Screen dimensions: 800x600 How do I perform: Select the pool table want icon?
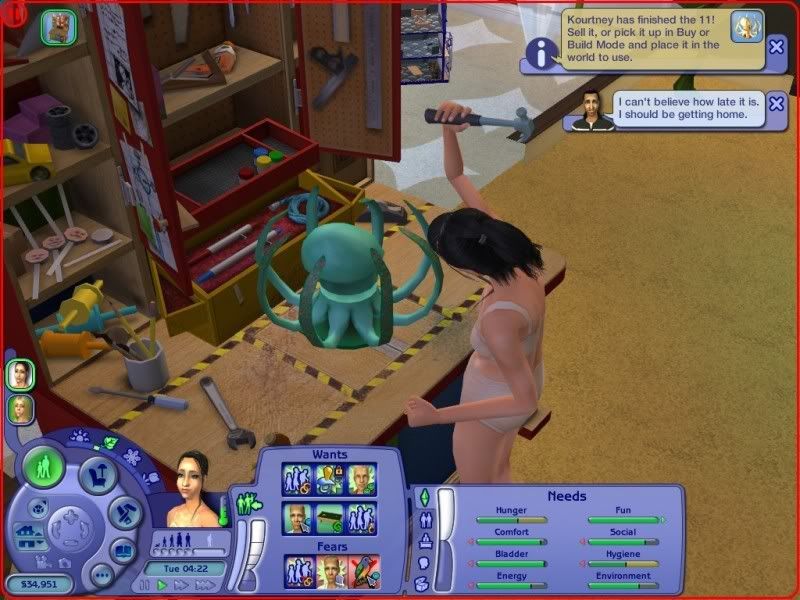click(x=330, y=519)
